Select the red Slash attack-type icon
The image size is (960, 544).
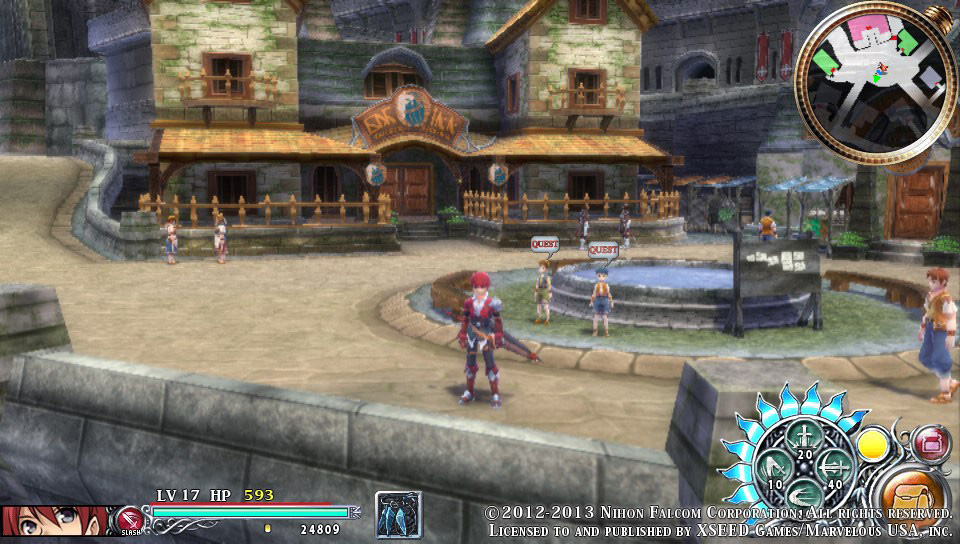click(129, 519)
